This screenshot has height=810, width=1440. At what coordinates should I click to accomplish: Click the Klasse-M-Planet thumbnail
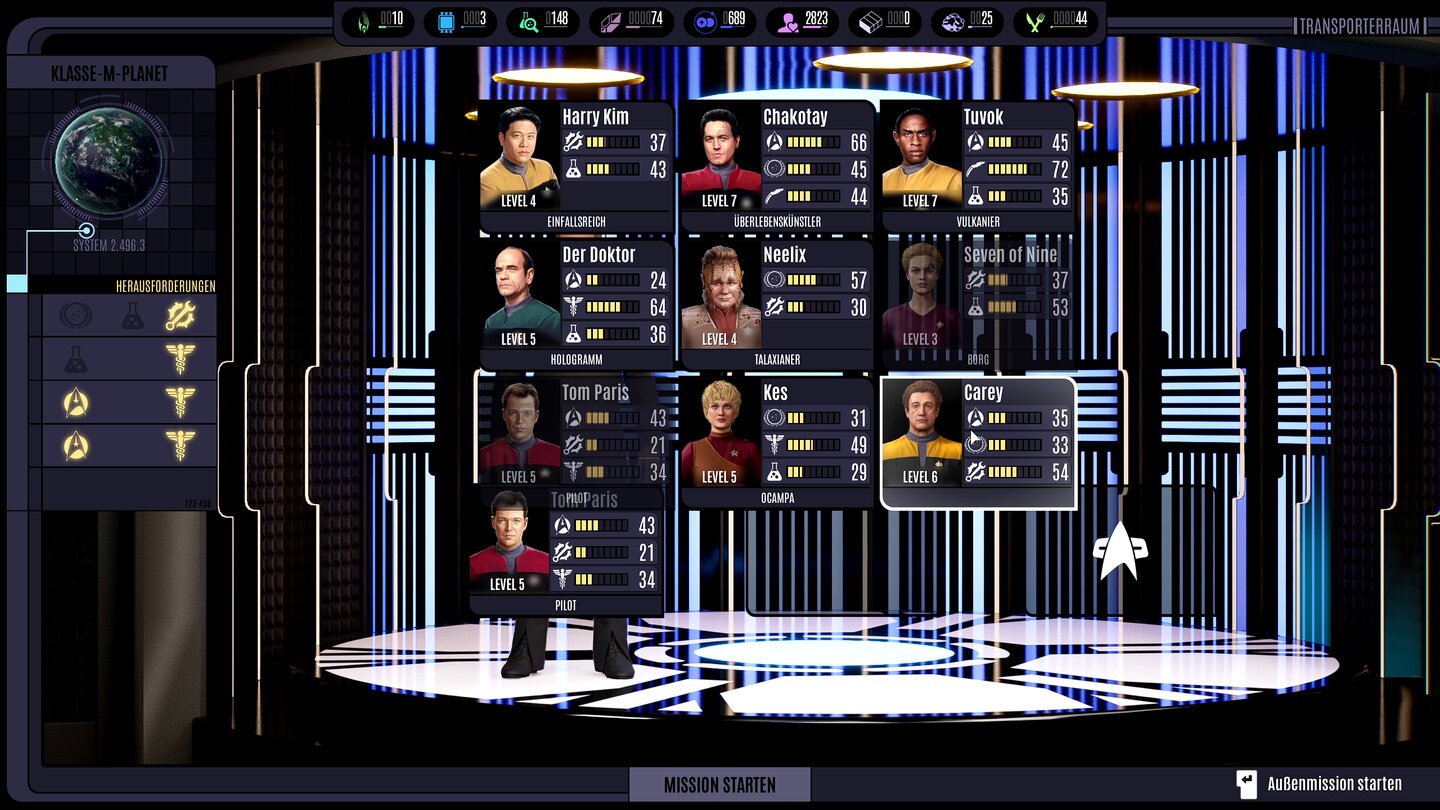(110, 163)
